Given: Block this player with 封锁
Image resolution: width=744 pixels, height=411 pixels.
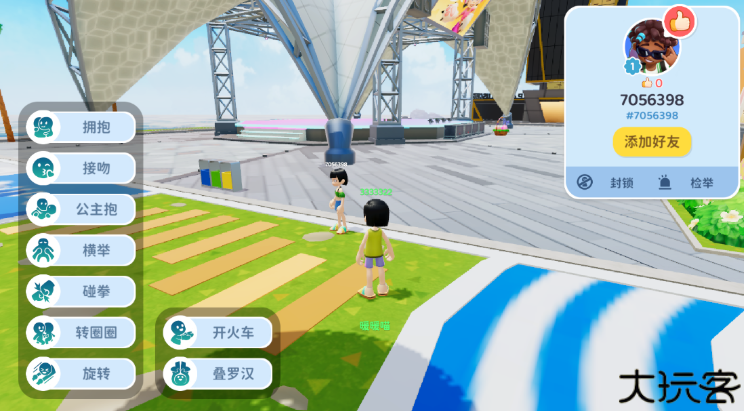Looking at the screenshot, I should (608, 183).
